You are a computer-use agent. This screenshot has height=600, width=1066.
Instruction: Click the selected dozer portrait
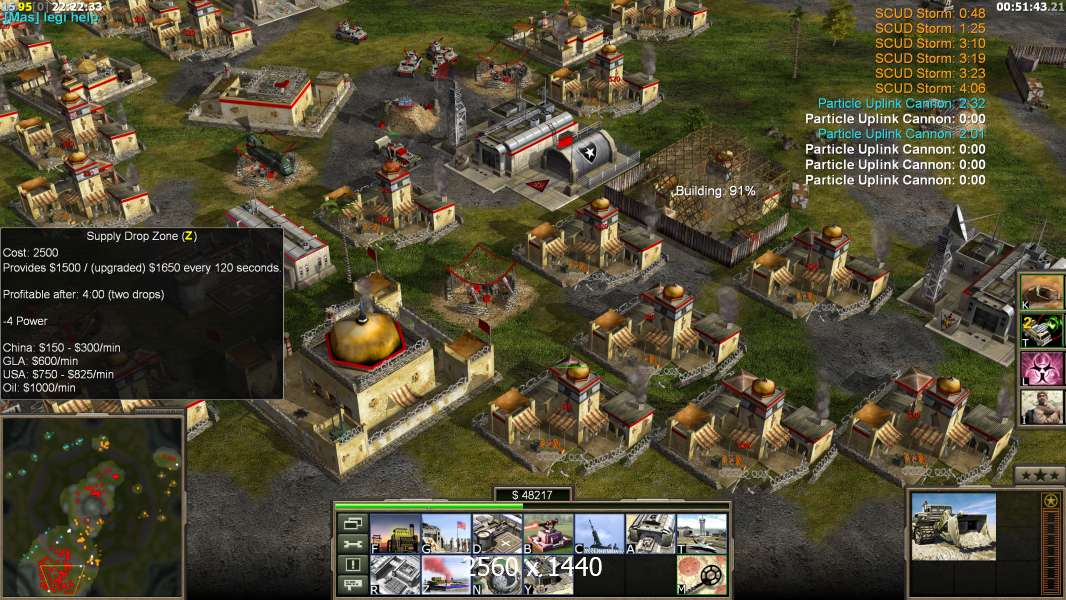[x=953, y=526]
